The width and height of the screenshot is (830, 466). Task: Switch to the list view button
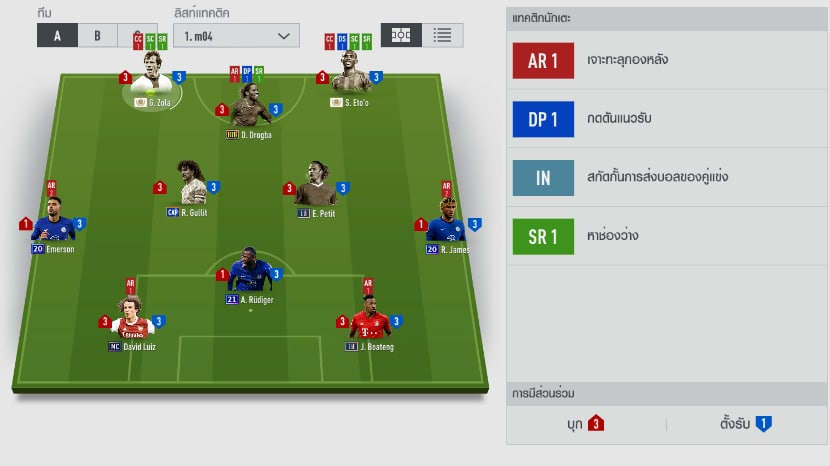point(441,34)
